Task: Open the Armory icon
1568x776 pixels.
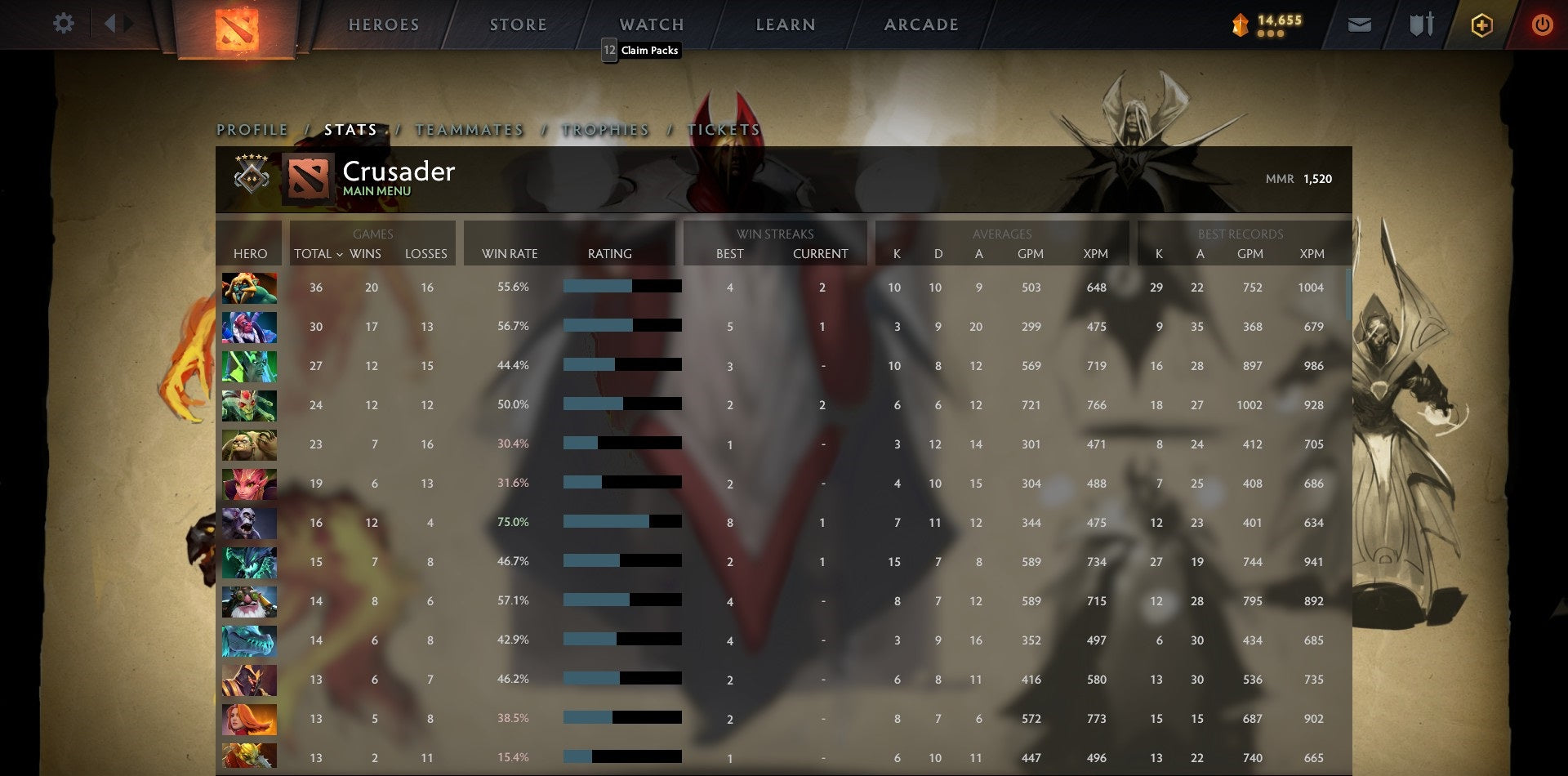Action: click(1421, 25)
